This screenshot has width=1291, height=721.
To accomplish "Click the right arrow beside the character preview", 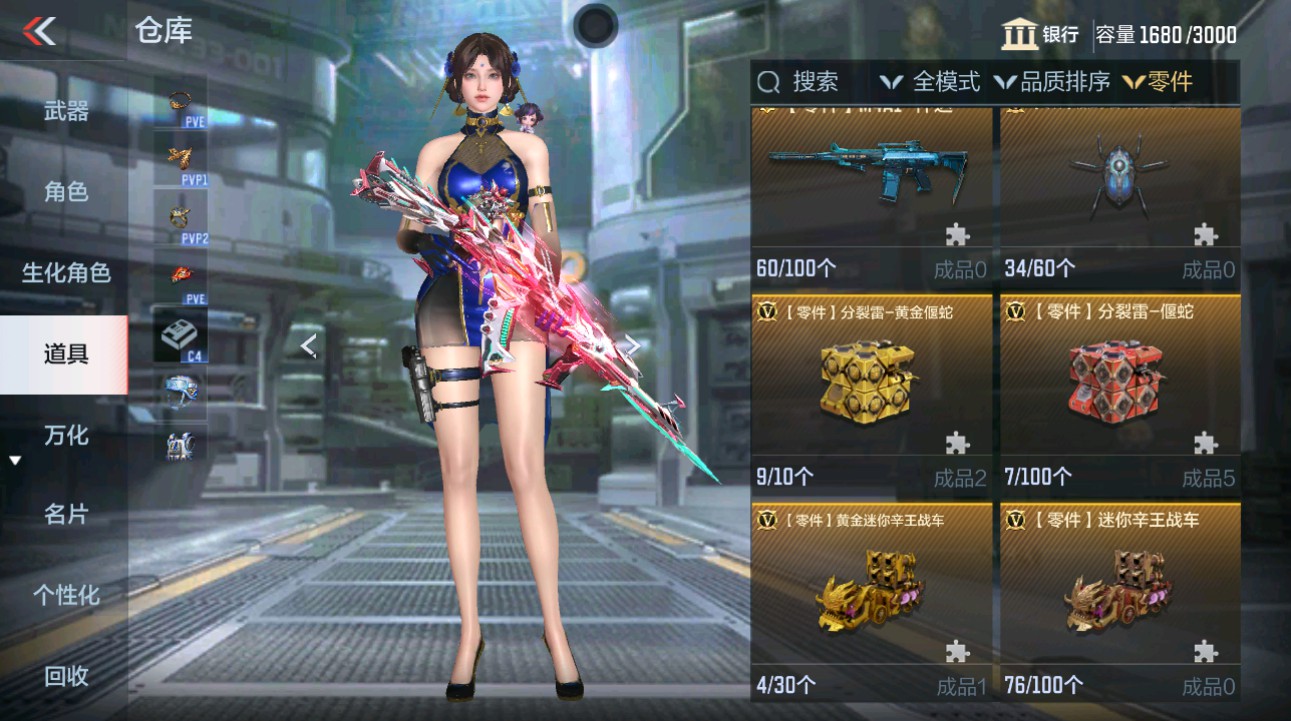I will tap(632, 345).
